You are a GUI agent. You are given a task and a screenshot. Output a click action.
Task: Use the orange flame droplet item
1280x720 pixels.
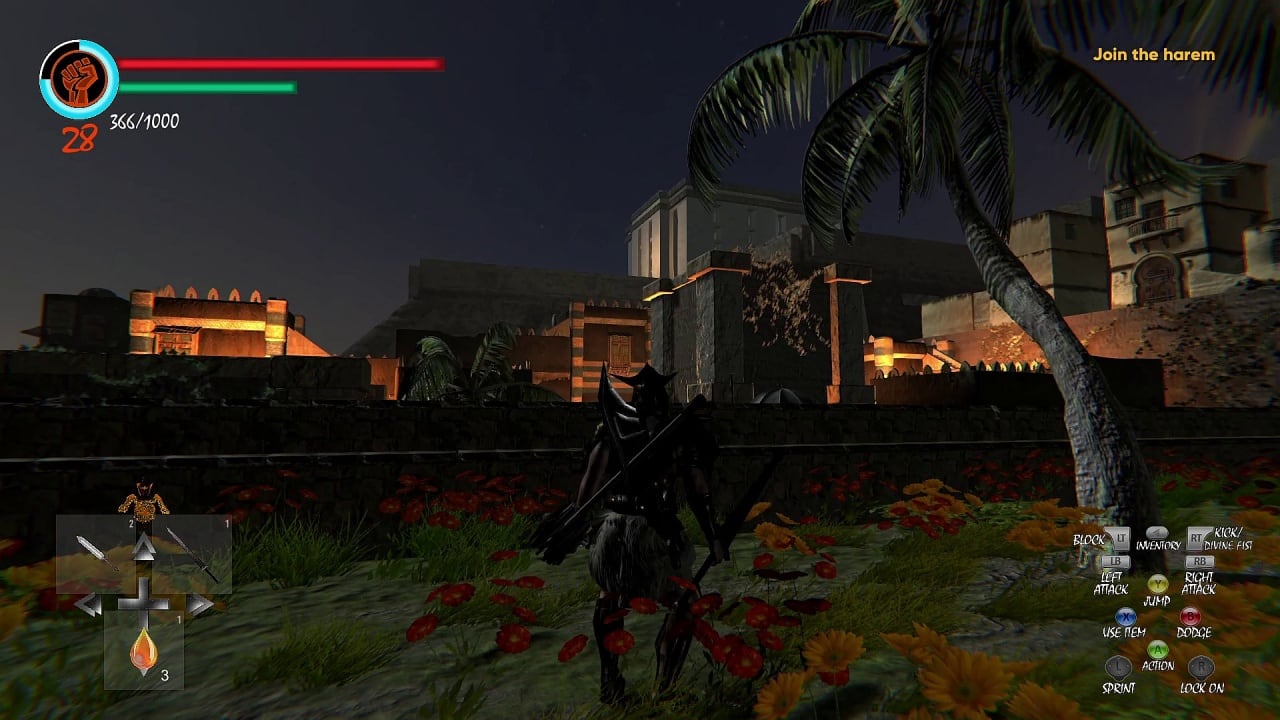[144, 650]
